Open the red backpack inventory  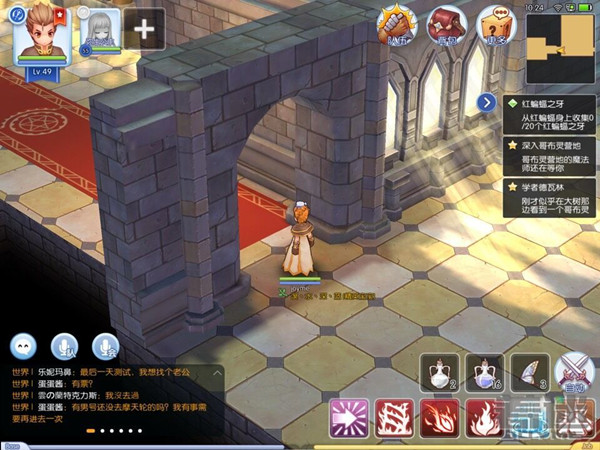pyautogui.click(x=445, y=27)
